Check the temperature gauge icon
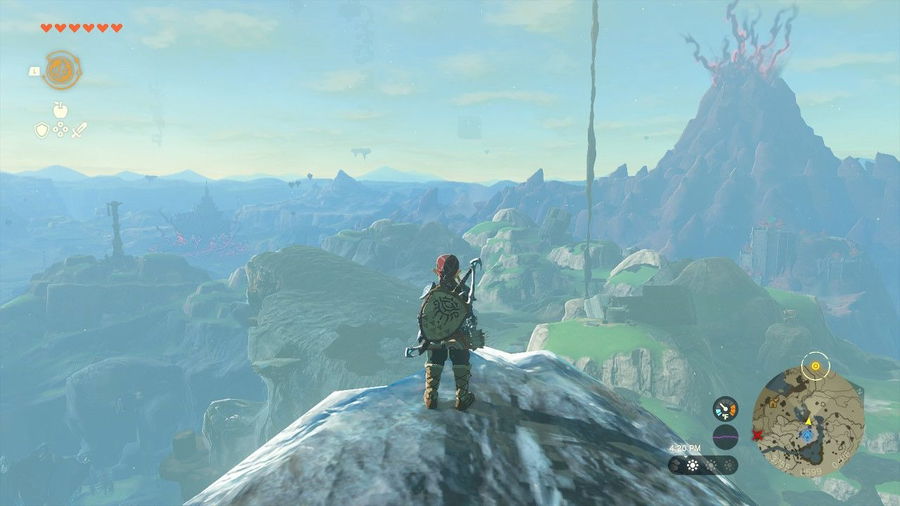Image resolution: width=900 pixels, height=506 pixels. point(725,408)
